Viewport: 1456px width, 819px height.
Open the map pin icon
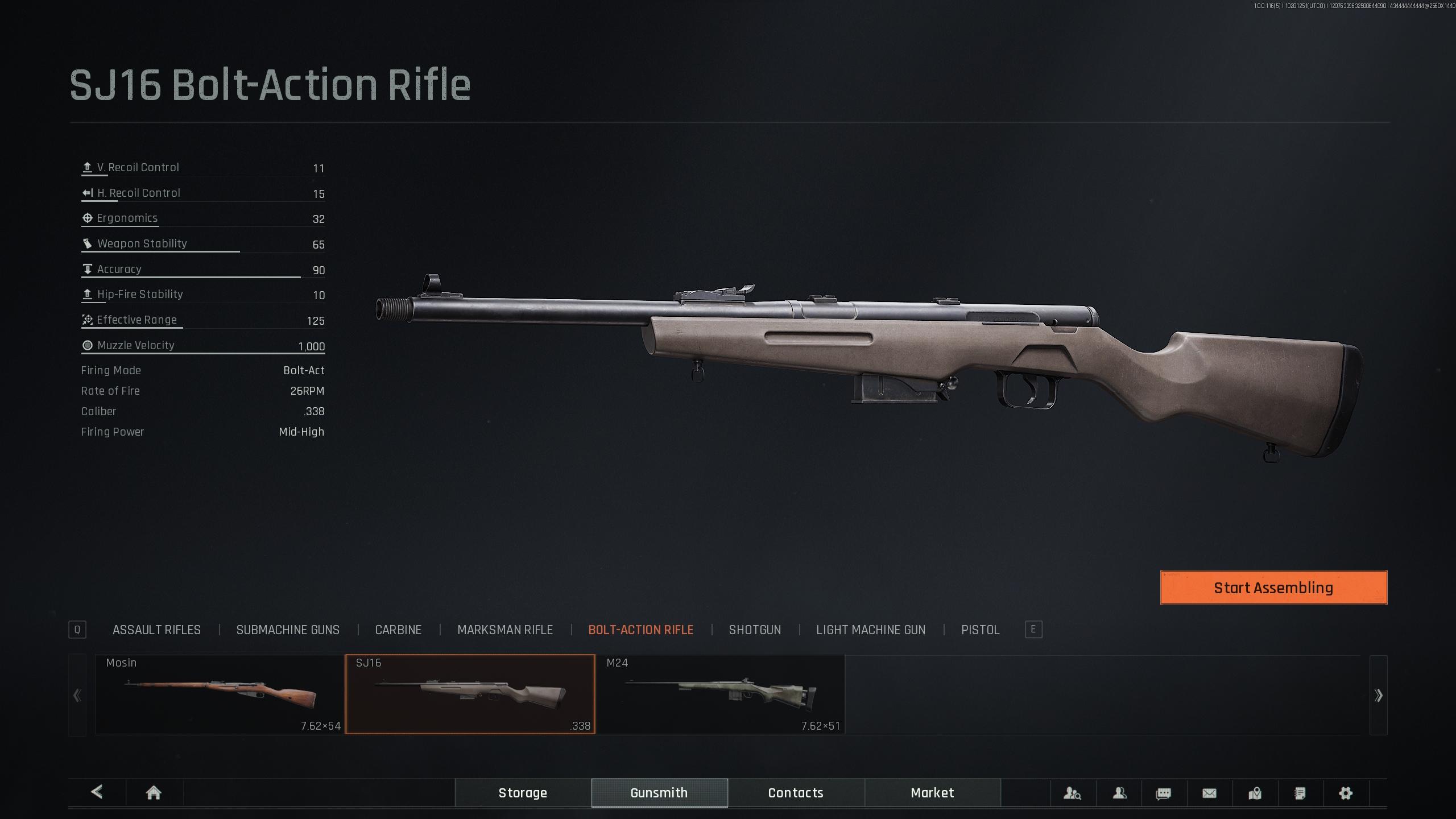point(1255,793)
